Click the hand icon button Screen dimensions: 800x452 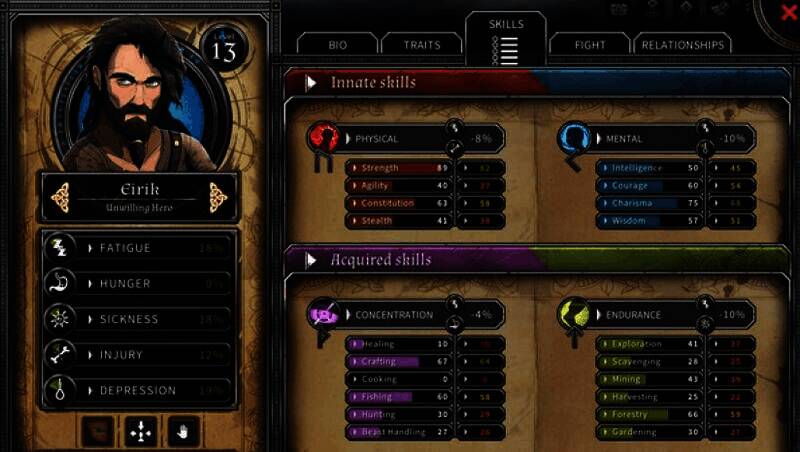(x=185, y=432)
